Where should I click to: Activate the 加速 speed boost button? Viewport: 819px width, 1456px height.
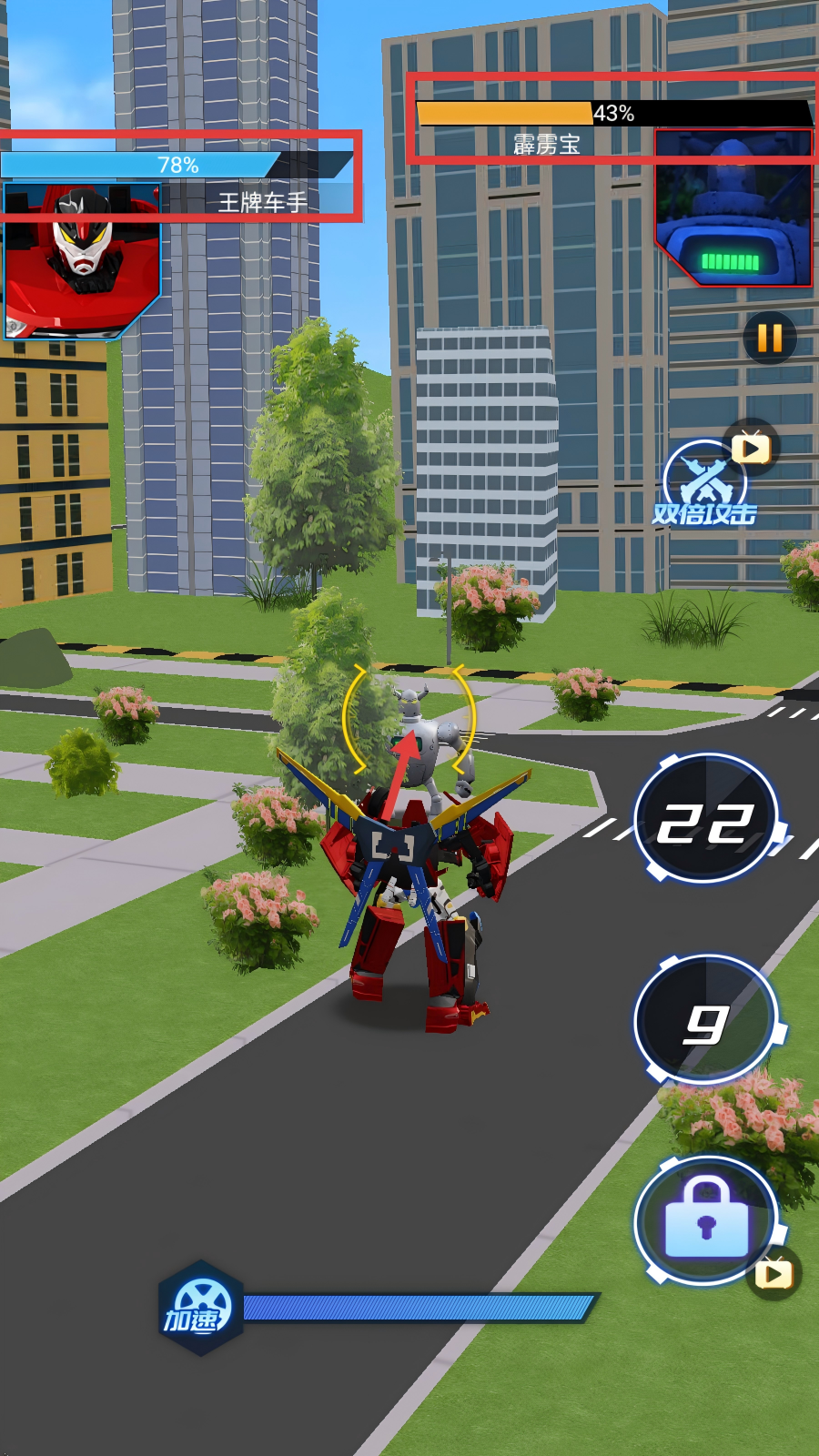pyautogui.click(x=200, y=1309)
